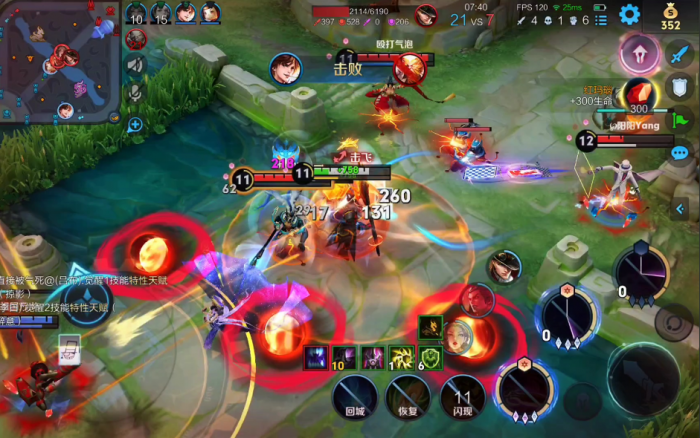The width and height of the screenshot is (700, 438).
Task: Send the blue sword attack signal
Action: pos(680,54)
